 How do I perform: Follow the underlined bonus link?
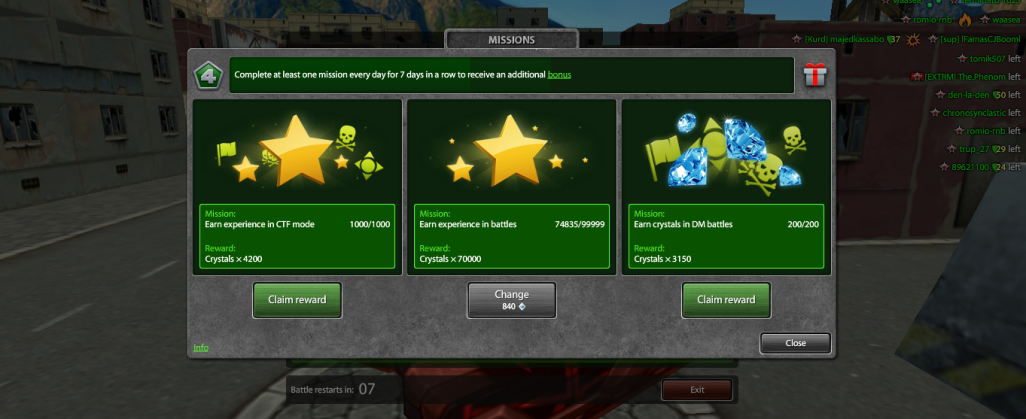point(559,75)
